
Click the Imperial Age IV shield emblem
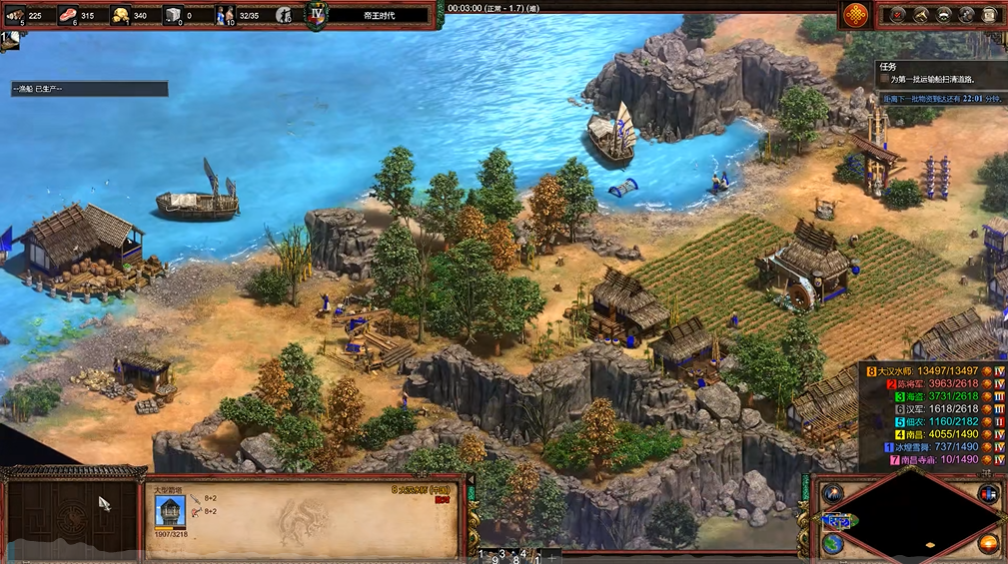point(317,15)
